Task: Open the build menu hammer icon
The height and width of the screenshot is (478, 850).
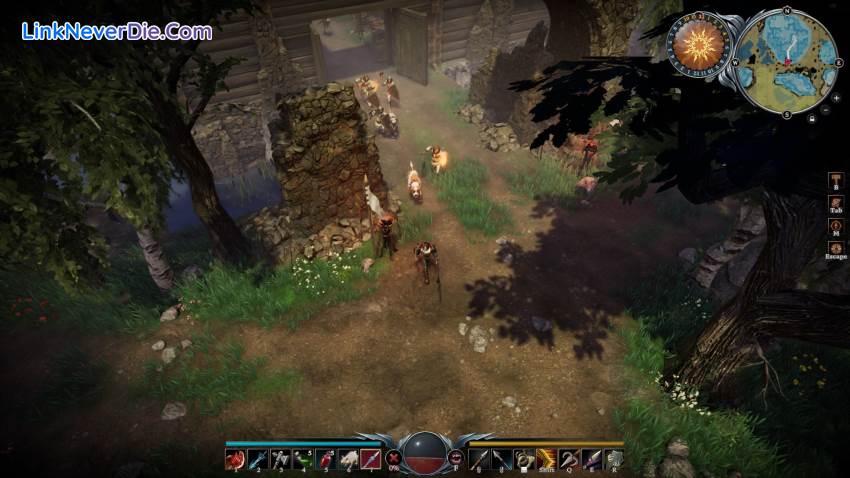Action: click(x=836, y=180)
